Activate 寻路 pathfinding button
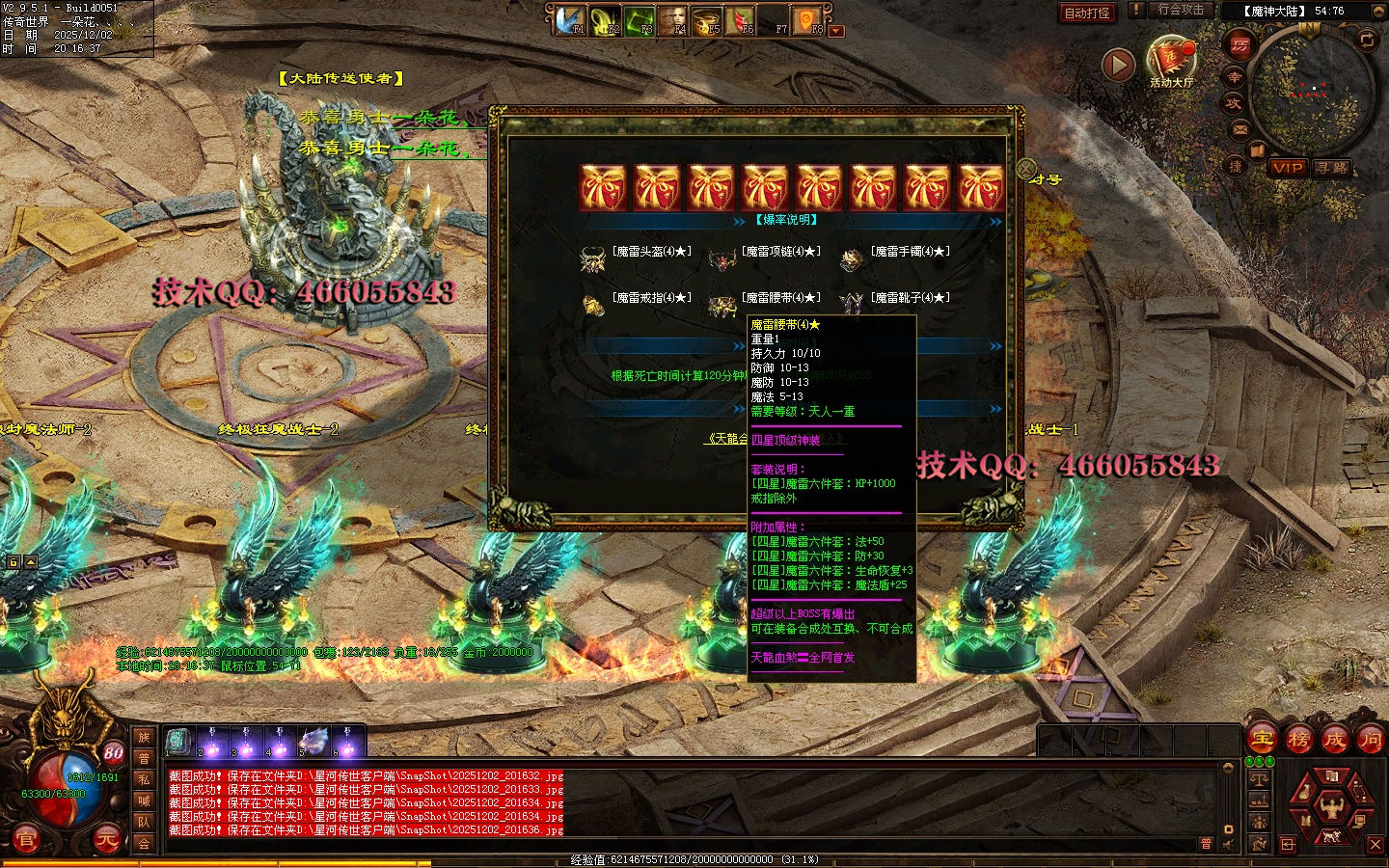Screen dimensions: 1389x868 pyautogui.click(x=1332, y=167)
